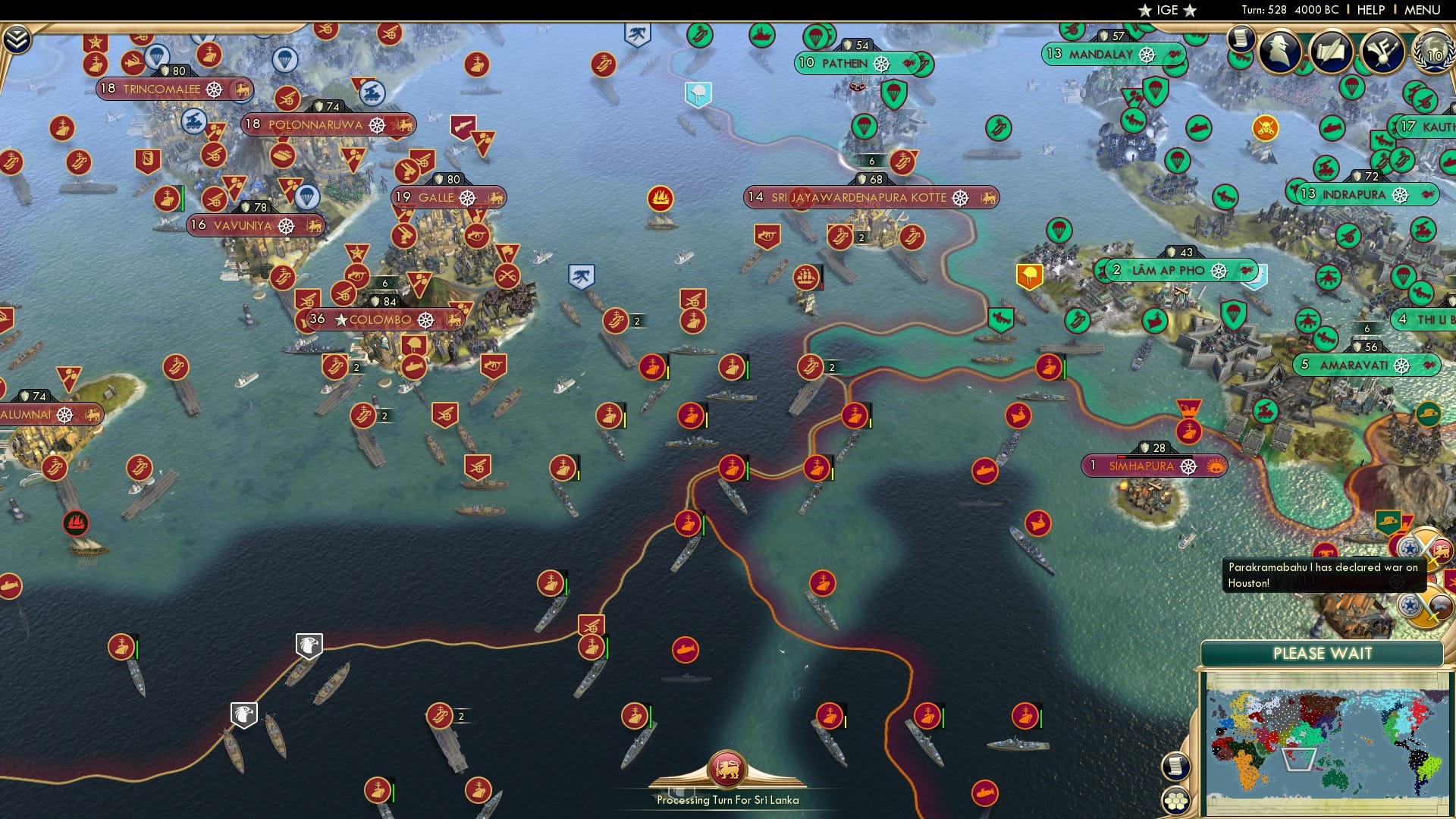1456x819 pixels.
Task: Click the scroll icon above the minimap
Action: pyautogui.click(x=1175, y=764)
